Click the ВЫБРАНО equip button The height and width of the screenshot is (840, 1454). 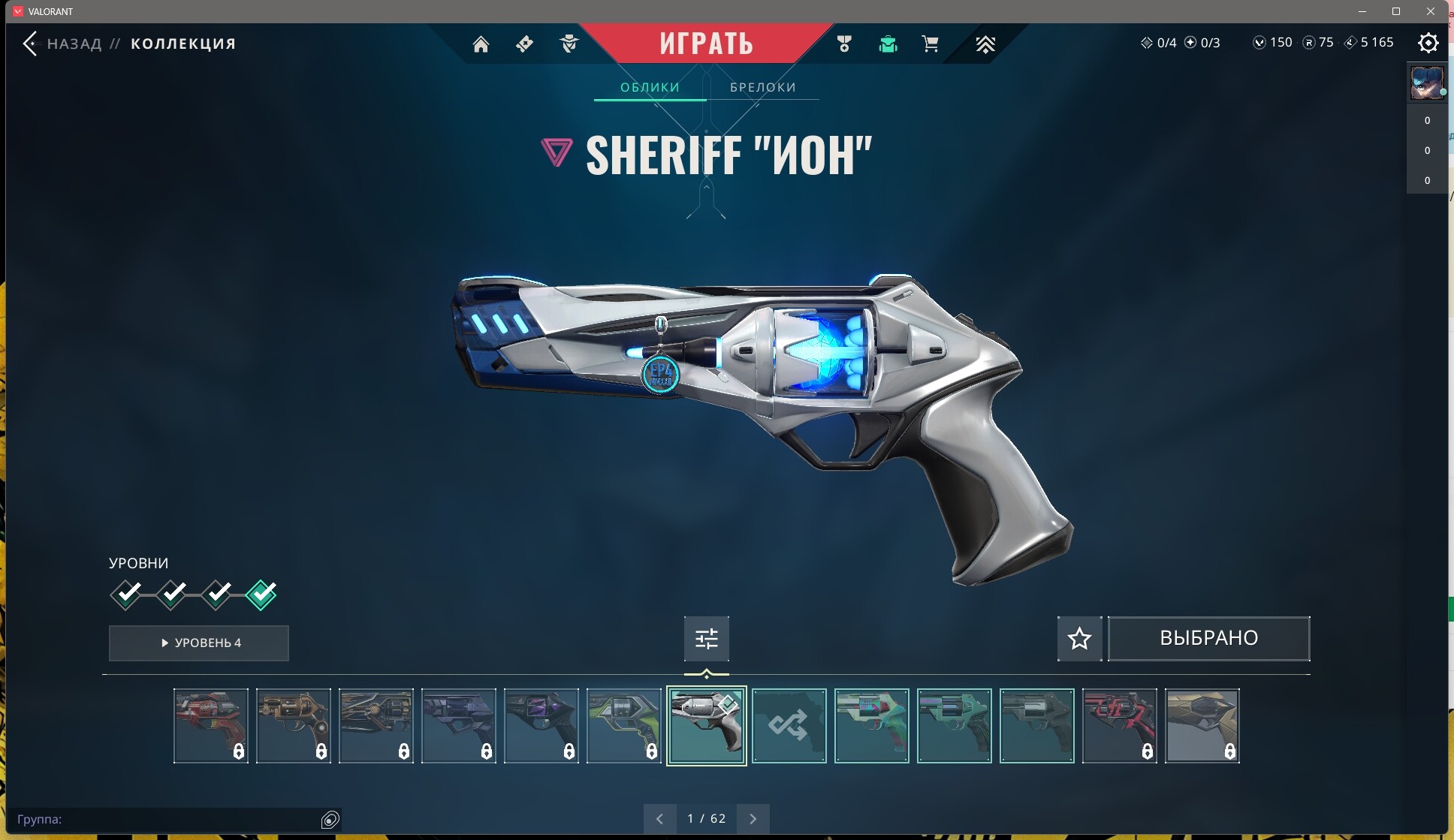1208,639
